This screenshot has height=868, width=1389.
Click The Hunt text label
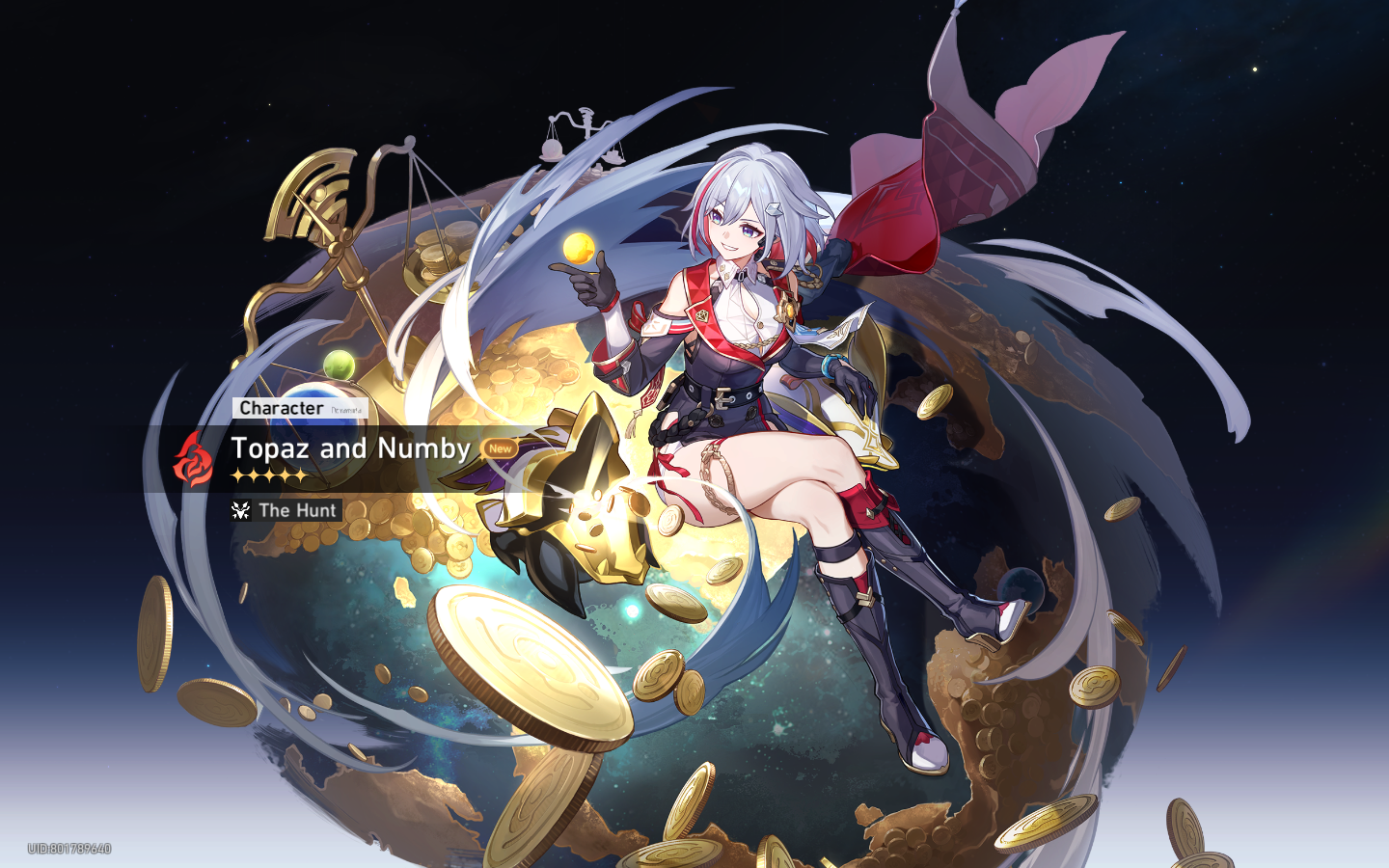click(297, 510)
